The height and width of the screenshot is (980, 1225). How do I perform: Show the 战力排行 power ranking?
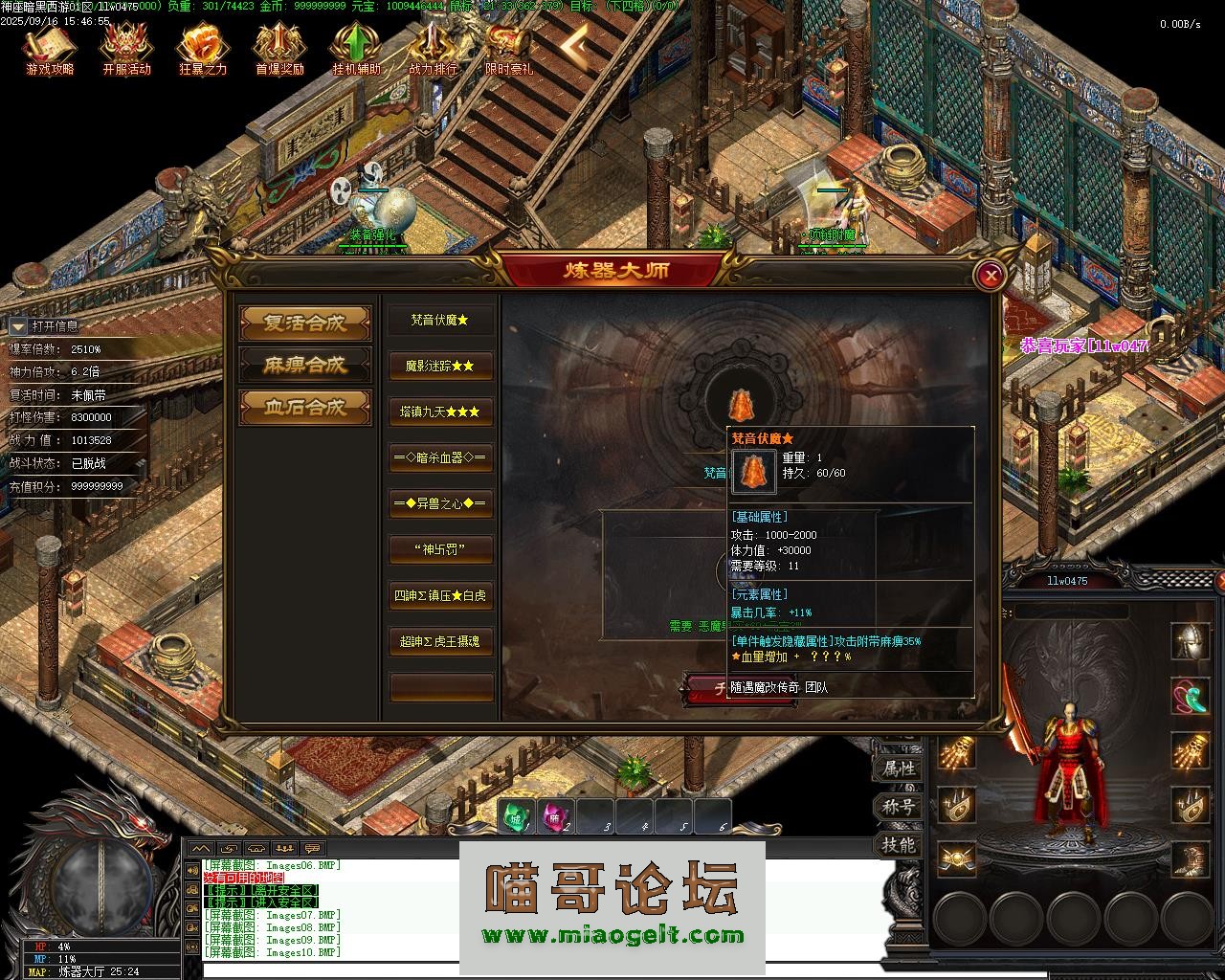(433, 48)
